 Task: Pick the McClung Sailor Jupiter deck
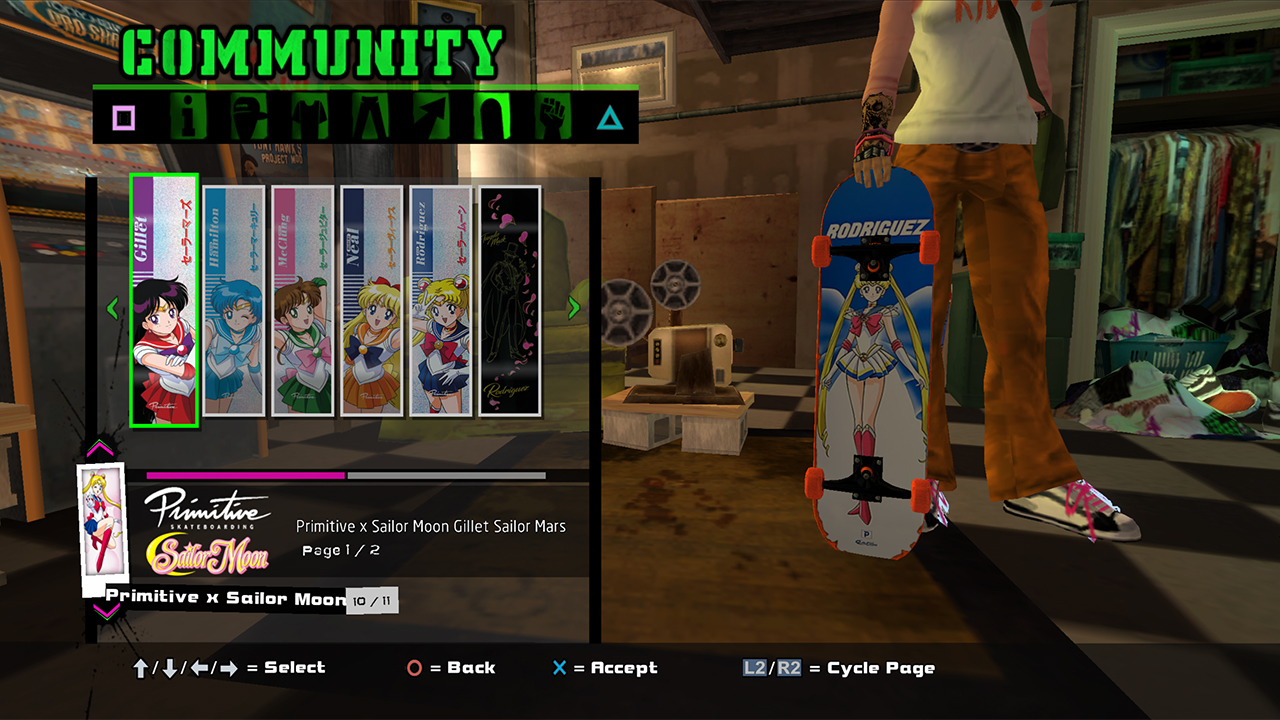(303, 301)
